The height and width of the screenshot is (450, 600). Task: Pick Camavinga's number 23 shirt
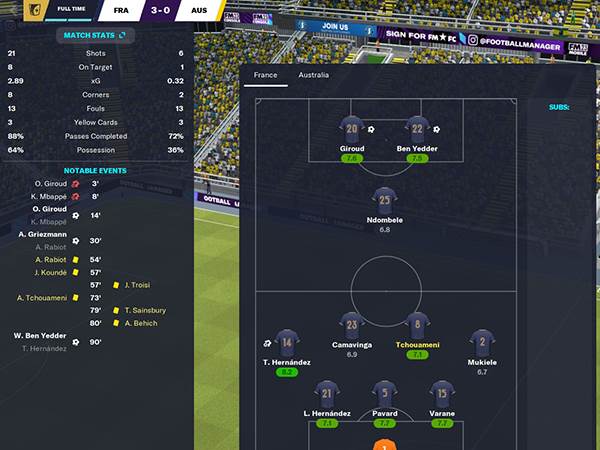pyautogui.click(x=351, y=324)
